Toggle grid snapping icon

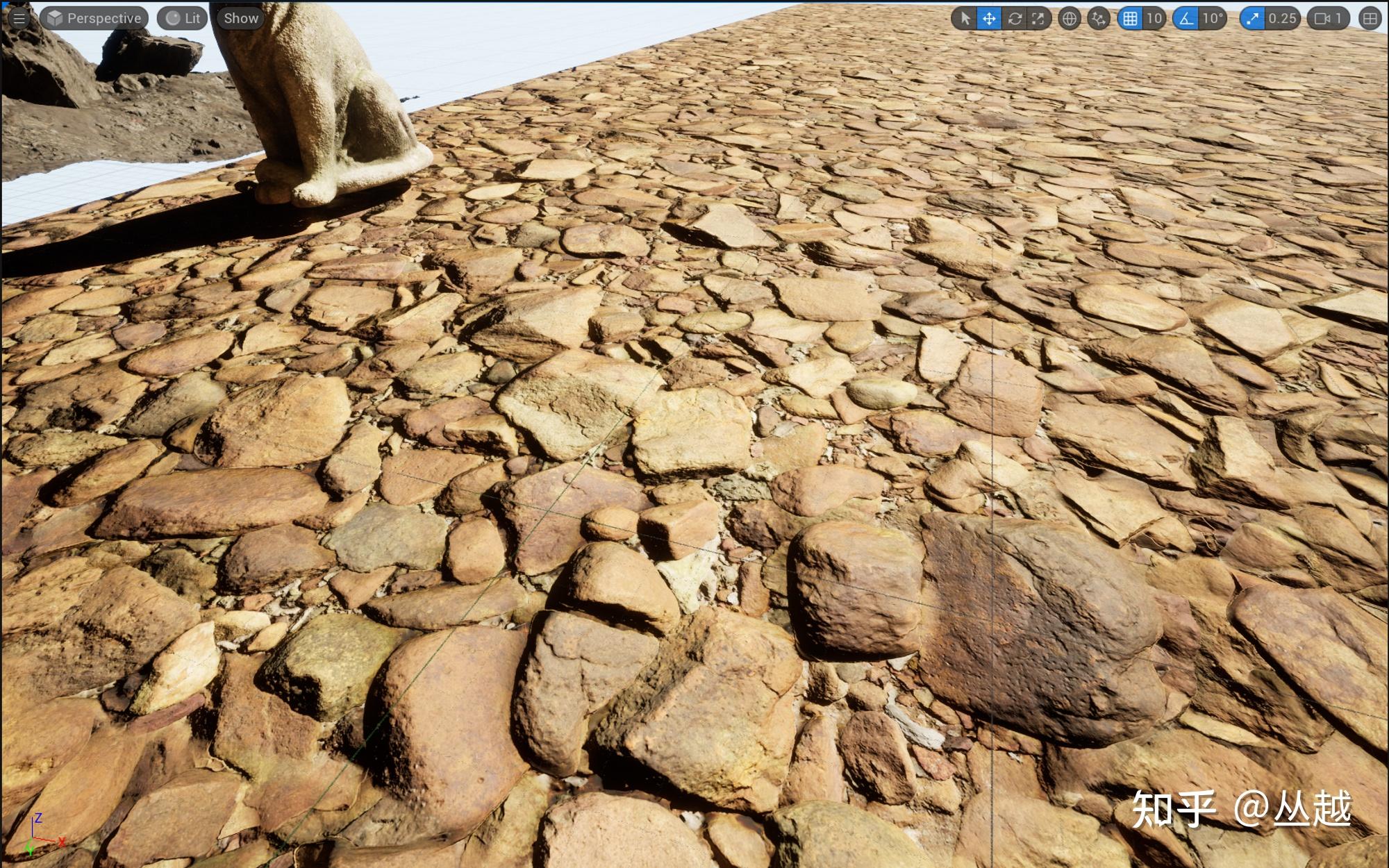(x=1130, y=19)
